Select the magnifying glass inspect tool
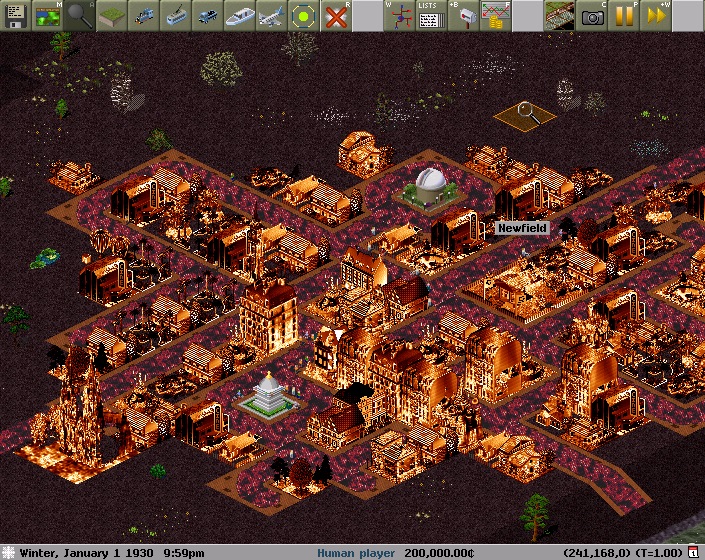 [x=81, y=15]
